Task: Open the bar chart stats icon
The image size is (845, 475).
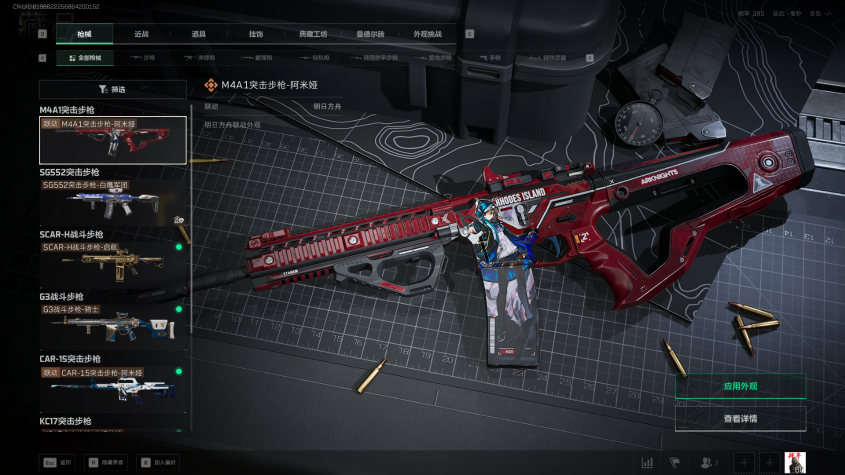Action: tap(647, 462)
